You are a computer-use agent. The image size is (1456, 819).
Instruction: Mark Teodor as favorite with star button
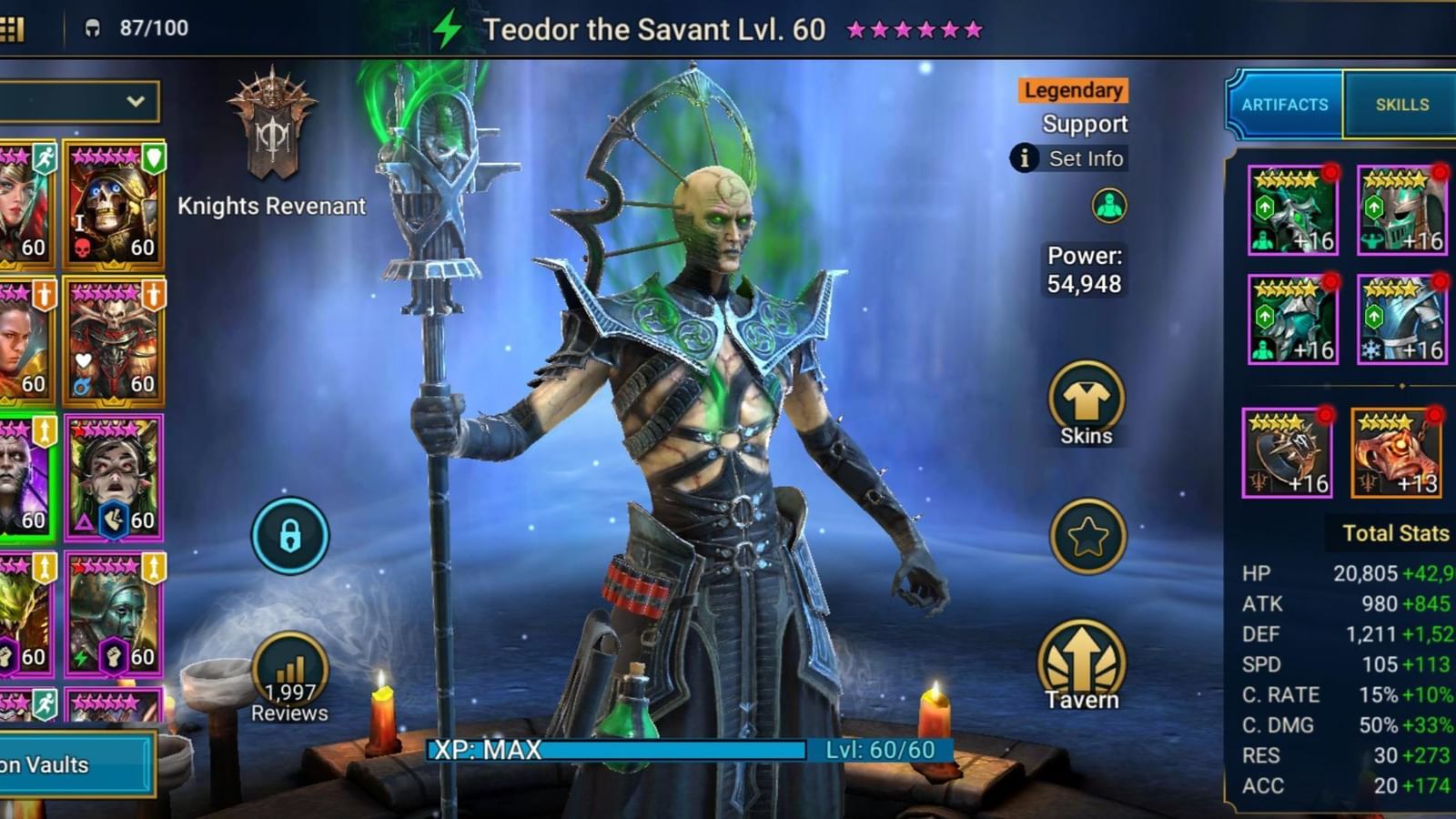tap(1085, 536)
